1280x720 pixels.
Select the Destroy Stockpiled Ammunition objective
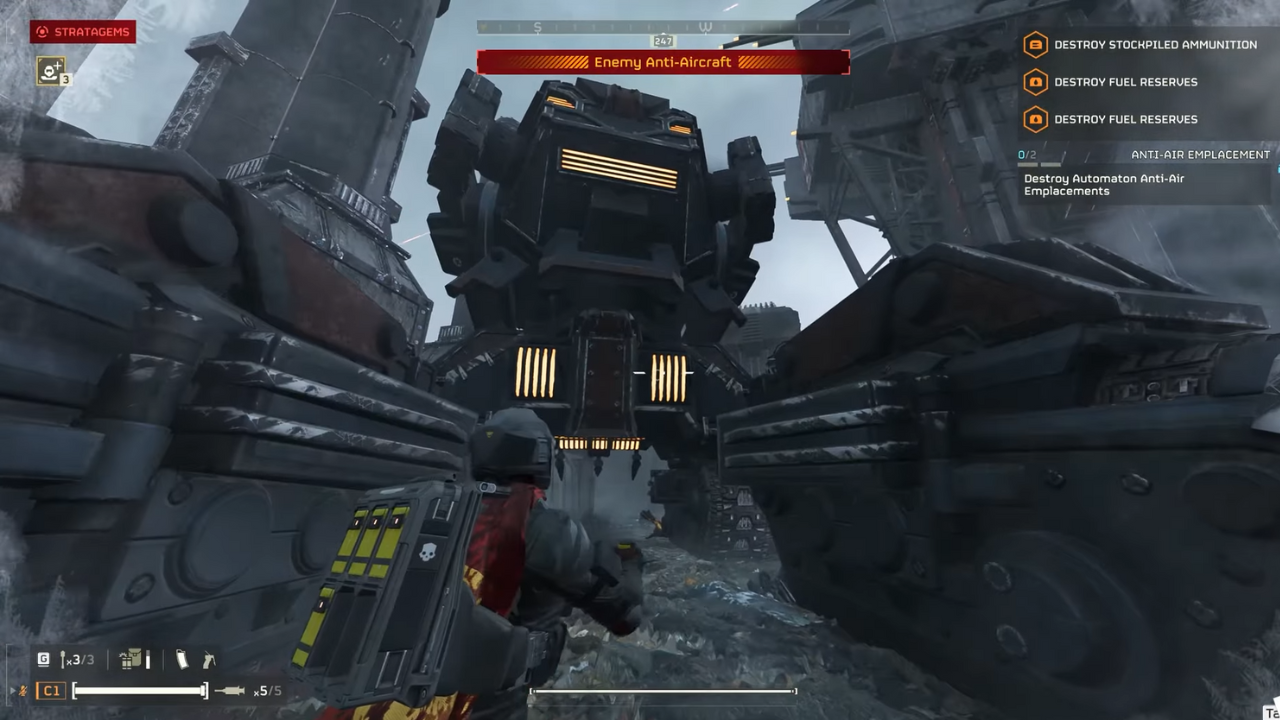coord(1141,45)
